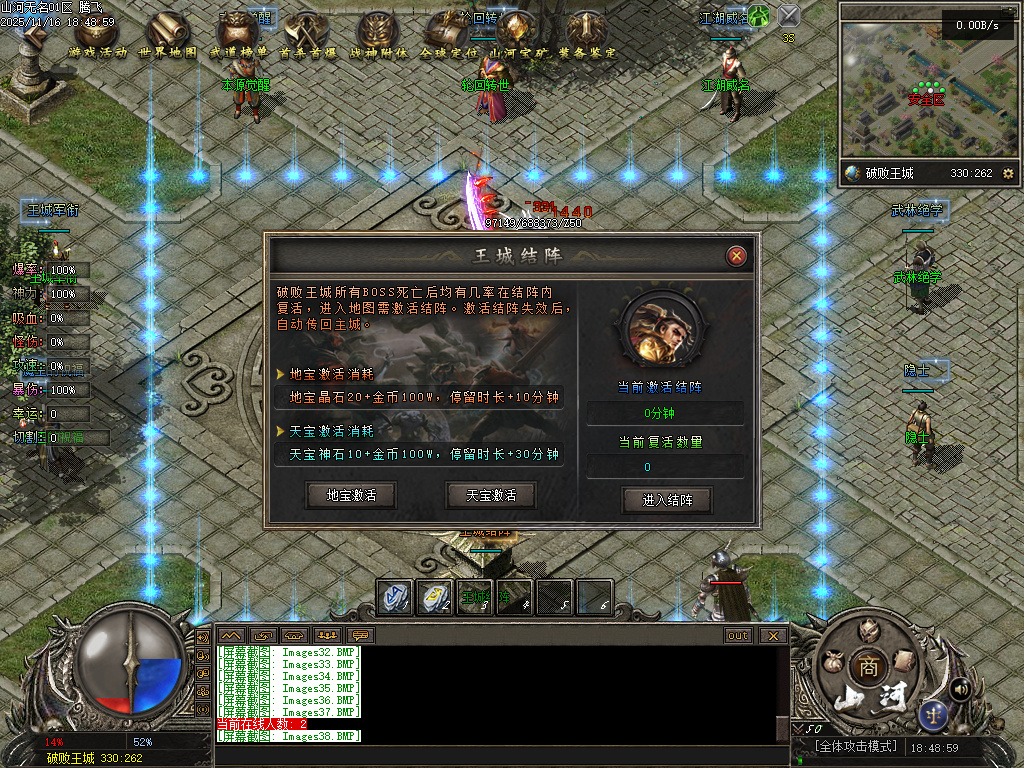Open the 装备鉴定 equipment appraisal
This screenshot has width=1024, height=768.
(x=587, y=32)
